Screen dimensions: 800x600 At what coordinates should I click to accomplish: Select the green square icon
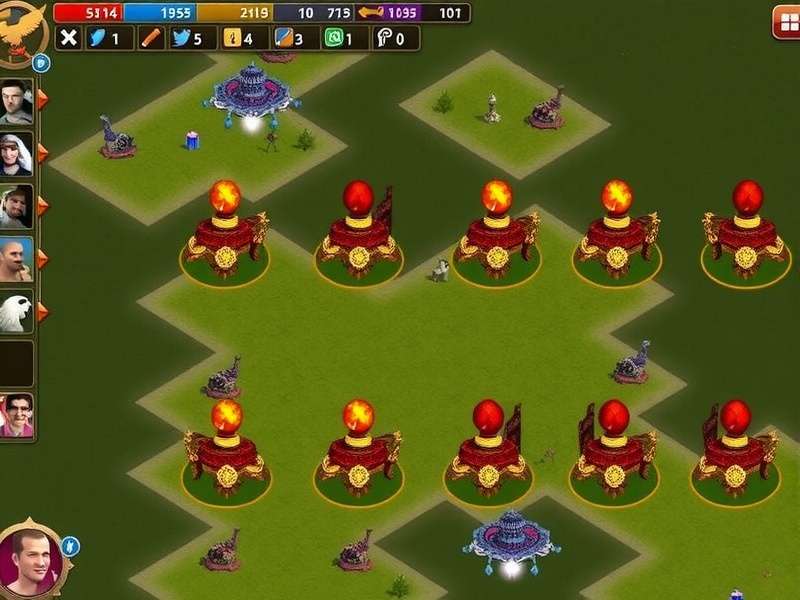(334, 38)
